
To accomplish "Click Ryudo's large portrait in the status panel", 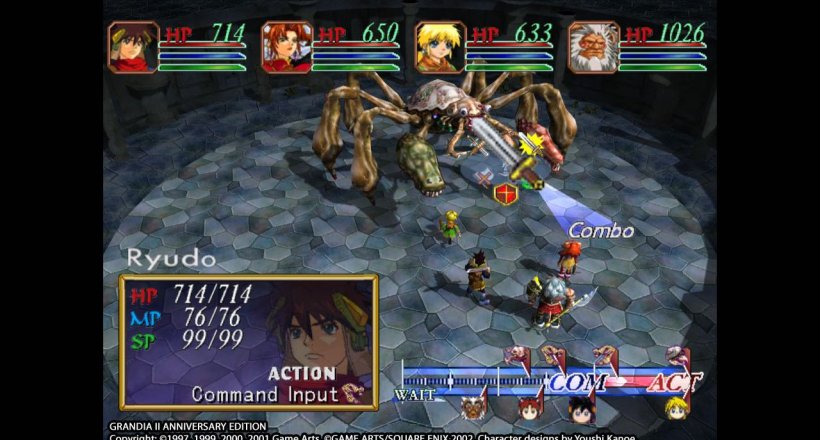I will click(318, 335).
